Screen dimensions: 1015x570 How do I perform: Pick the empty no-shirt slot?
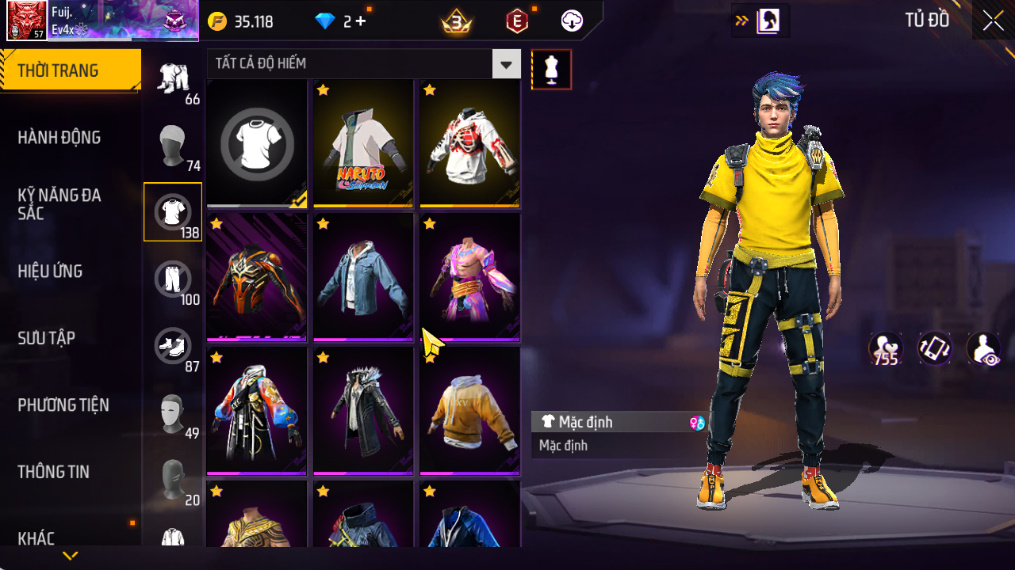[x=257, y=143]
